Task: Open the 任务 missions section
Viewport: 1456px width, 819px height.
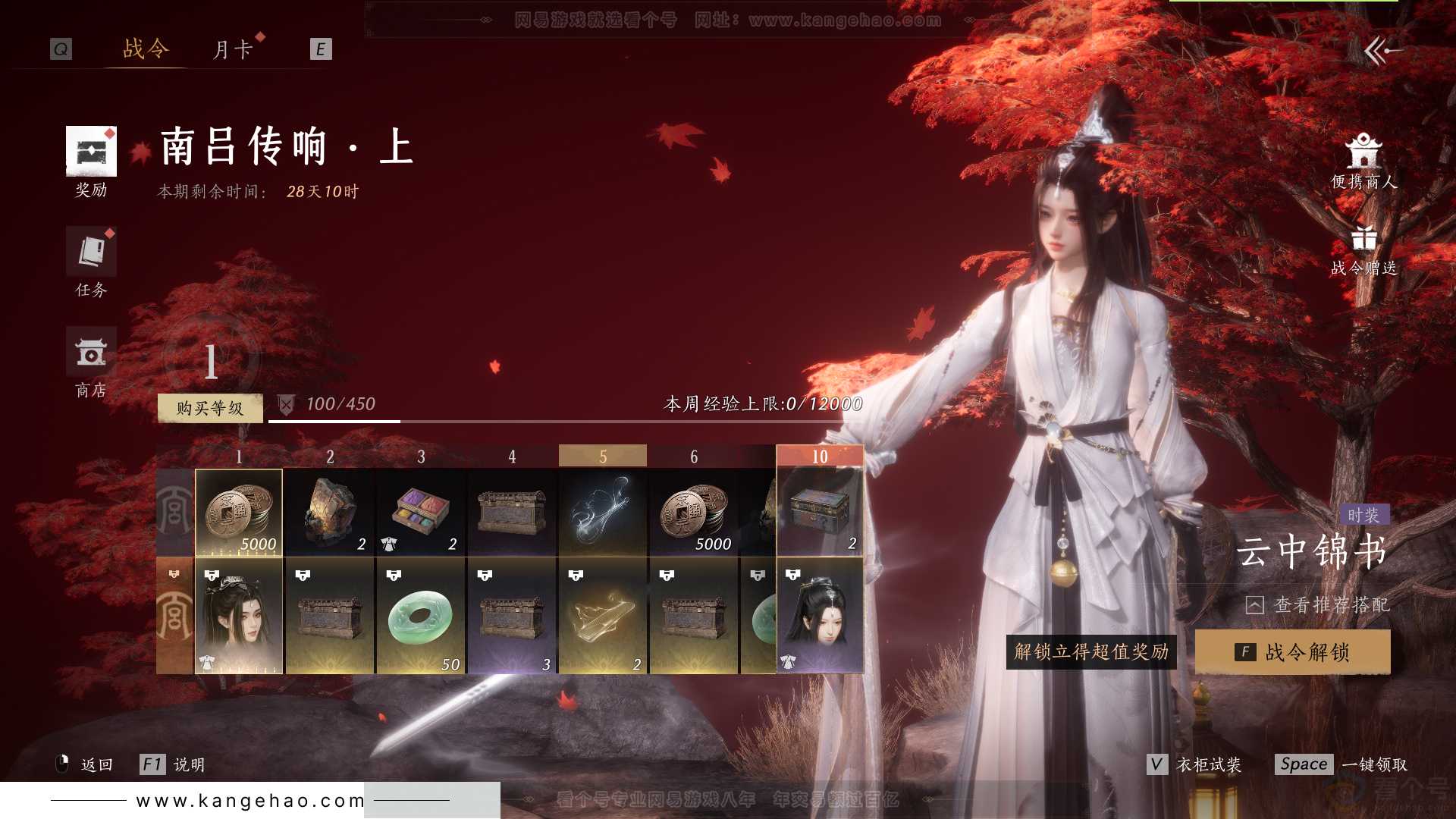Action: 91,262
